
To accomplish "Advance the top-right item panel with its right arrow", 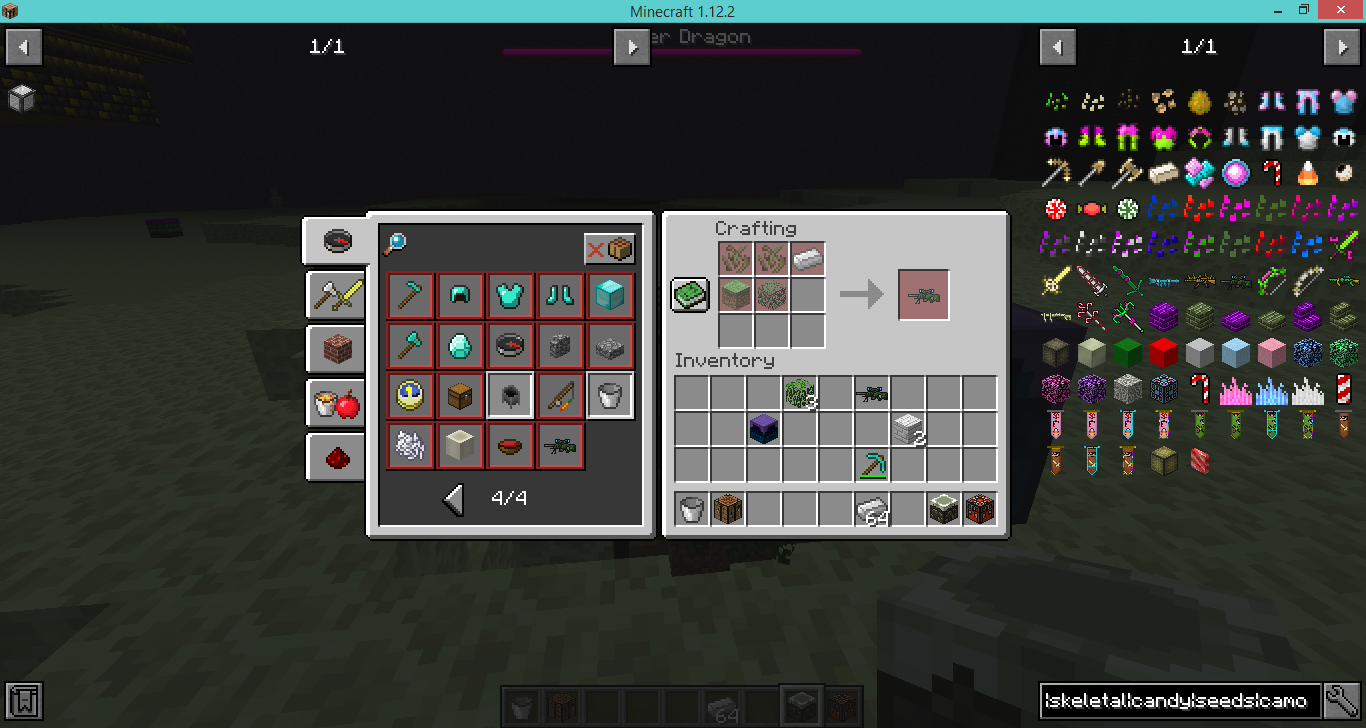I will point(1342,46).
